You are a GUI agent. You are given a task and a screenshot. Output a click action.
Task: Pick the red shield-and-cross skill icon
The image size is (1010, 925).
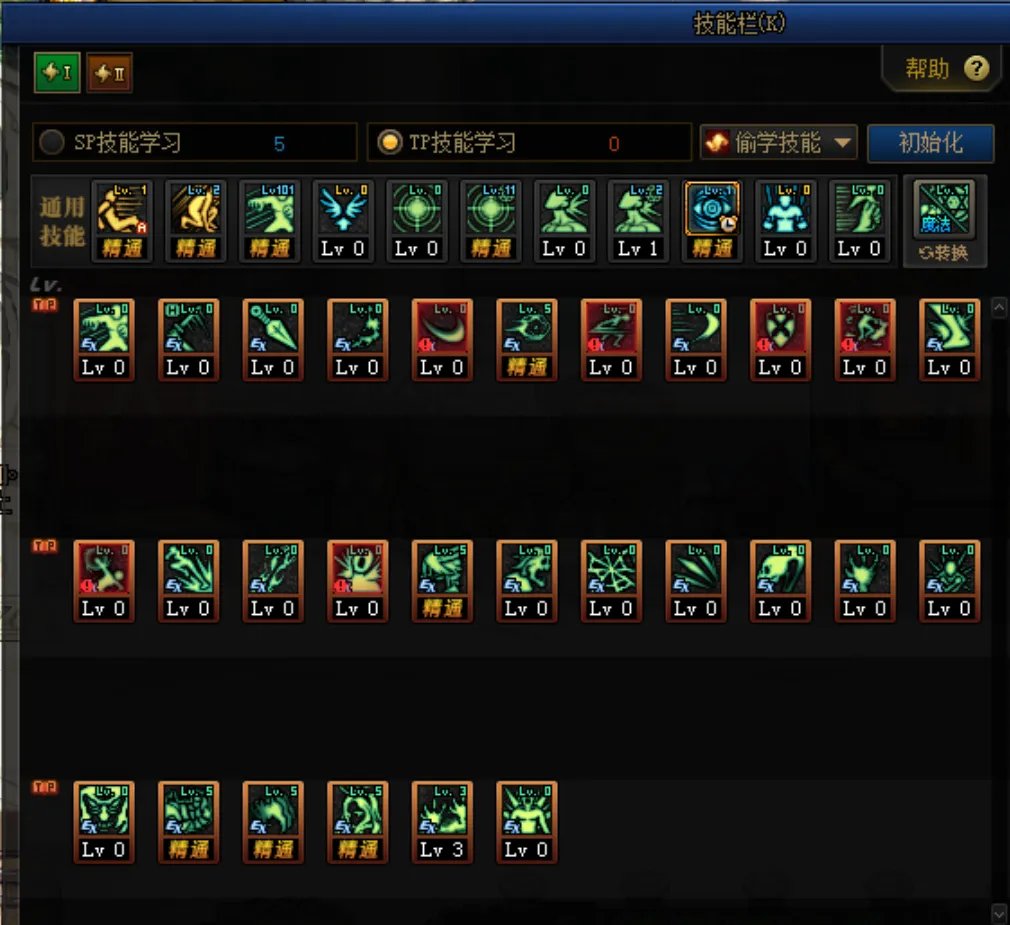point(780,328)
